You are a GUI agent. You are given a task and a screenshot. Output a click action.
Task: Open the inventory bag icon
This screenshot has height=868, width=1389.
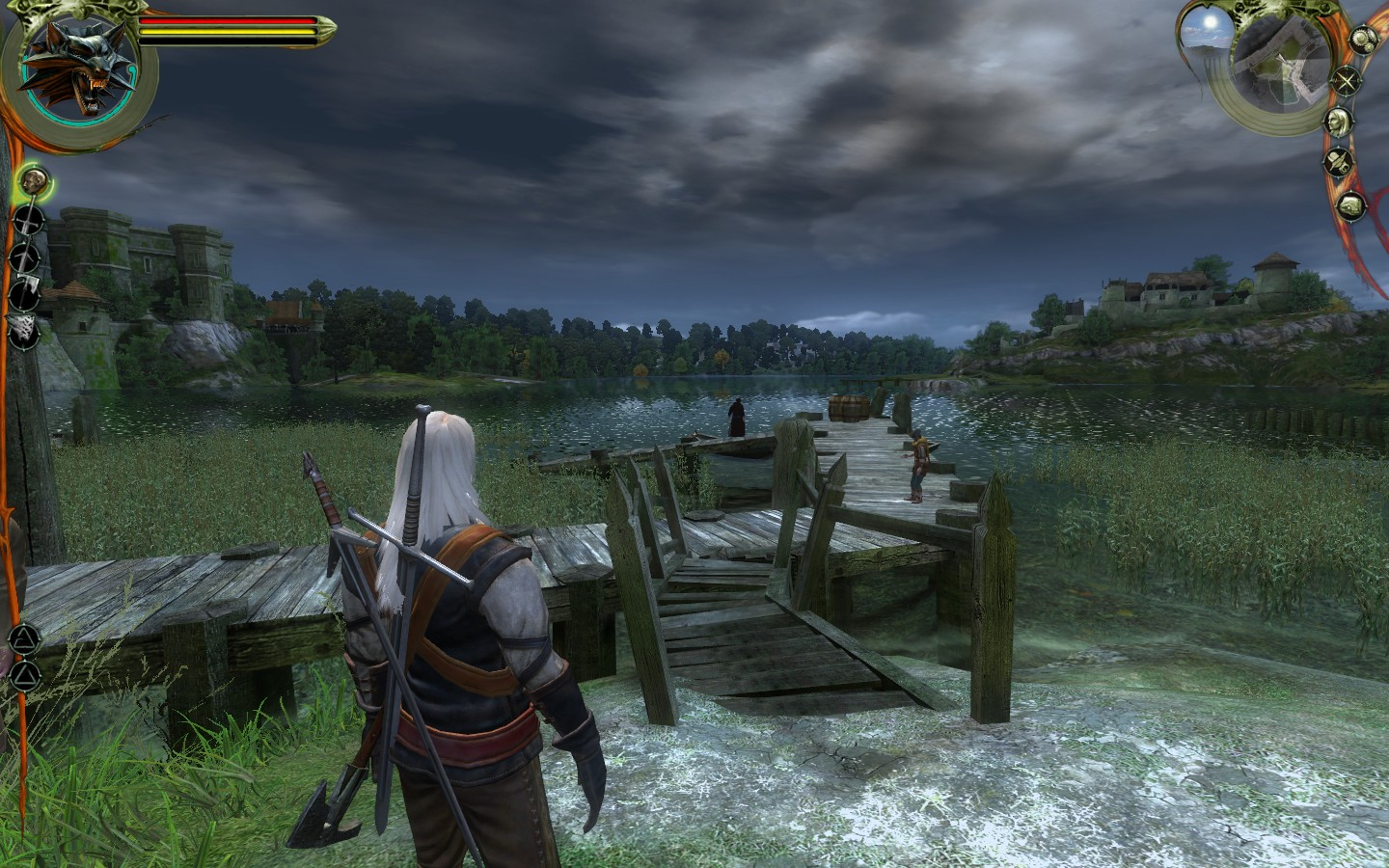(x=1352, y=204)
